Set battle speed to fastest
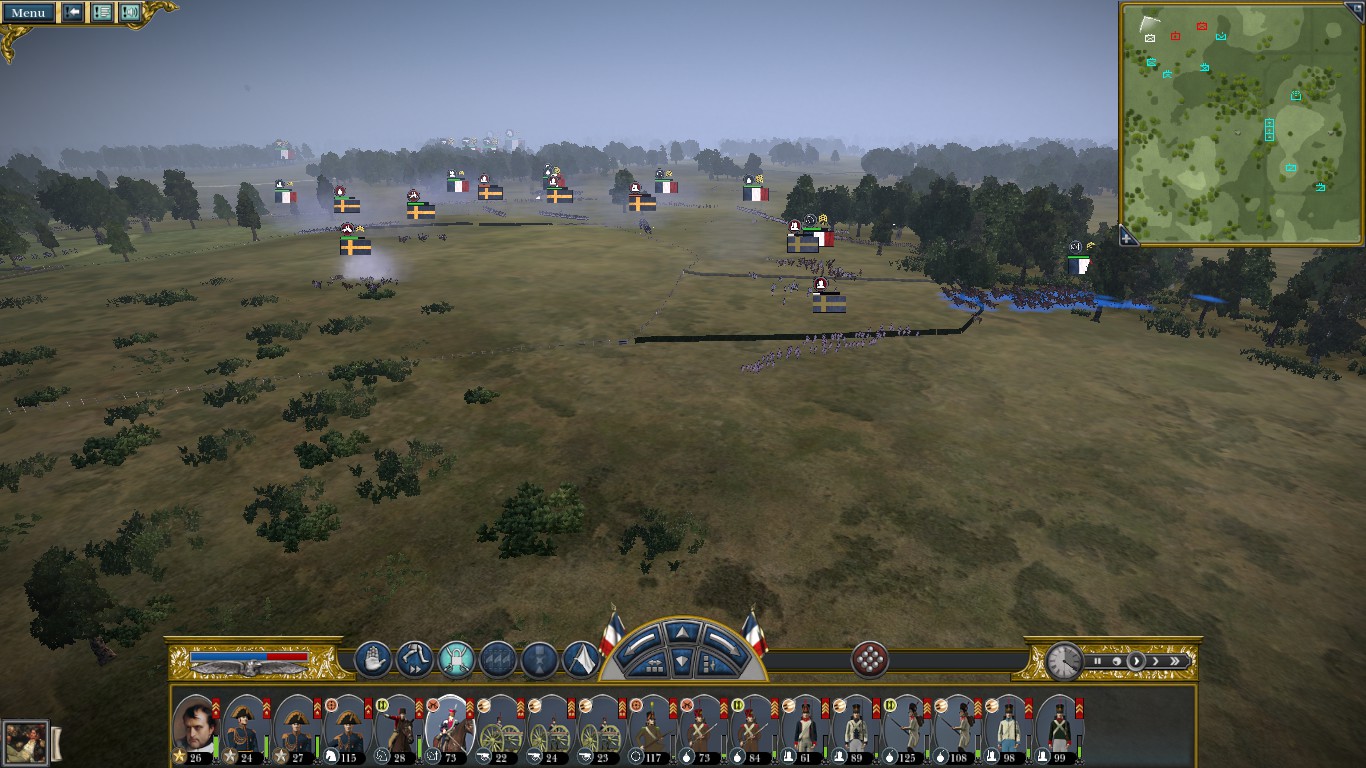The width and height of the screenshot is (1366, 768). pyautogui.click(x=1176, y=661)
